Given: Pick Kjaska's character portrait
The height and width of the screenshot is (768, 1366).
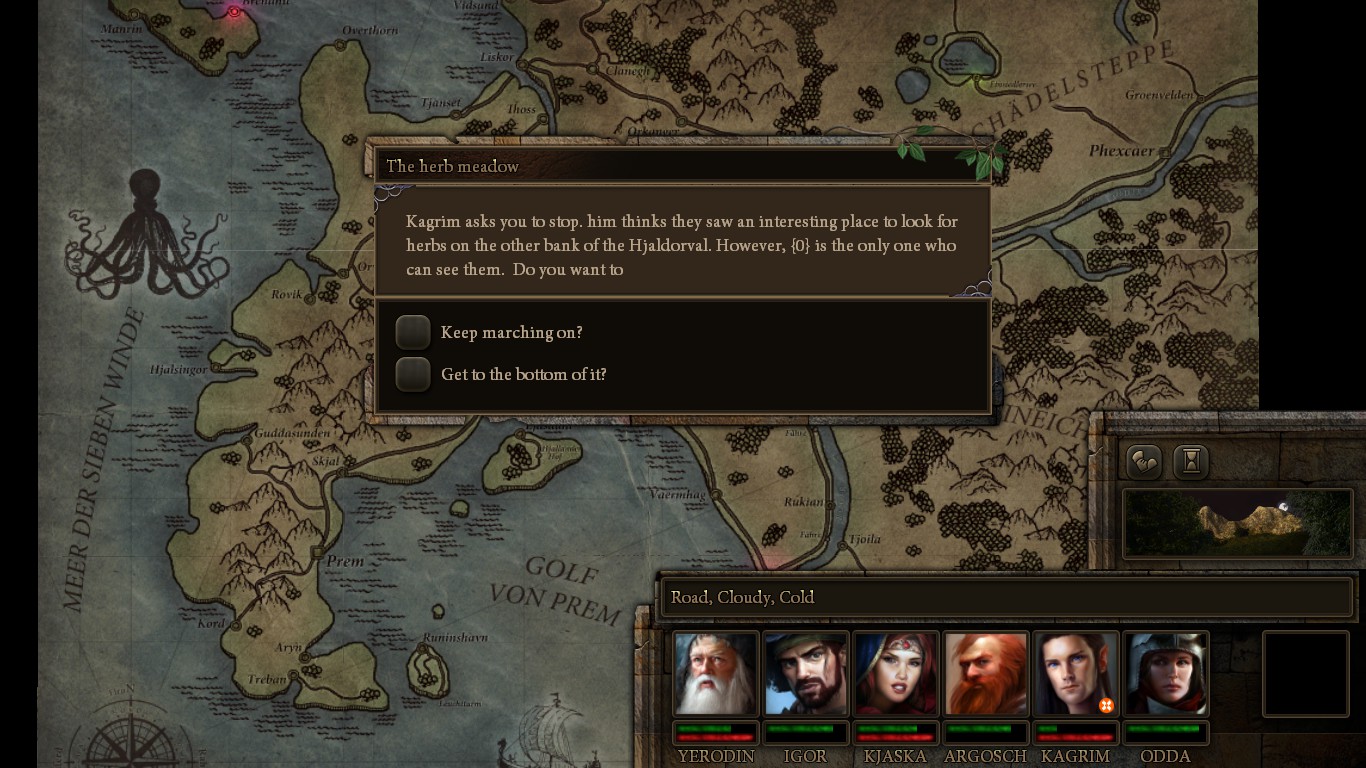Looking at the screenshot, I should point(896,673).
